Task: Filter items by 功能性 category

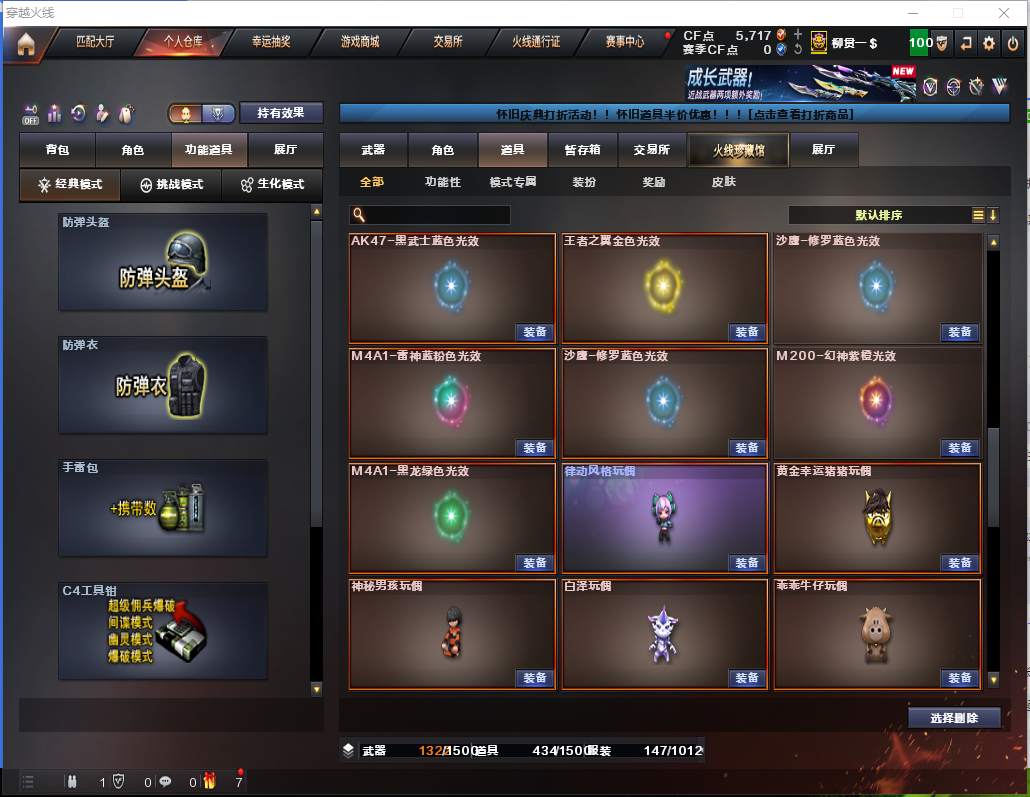Action: tap(443, 182)
